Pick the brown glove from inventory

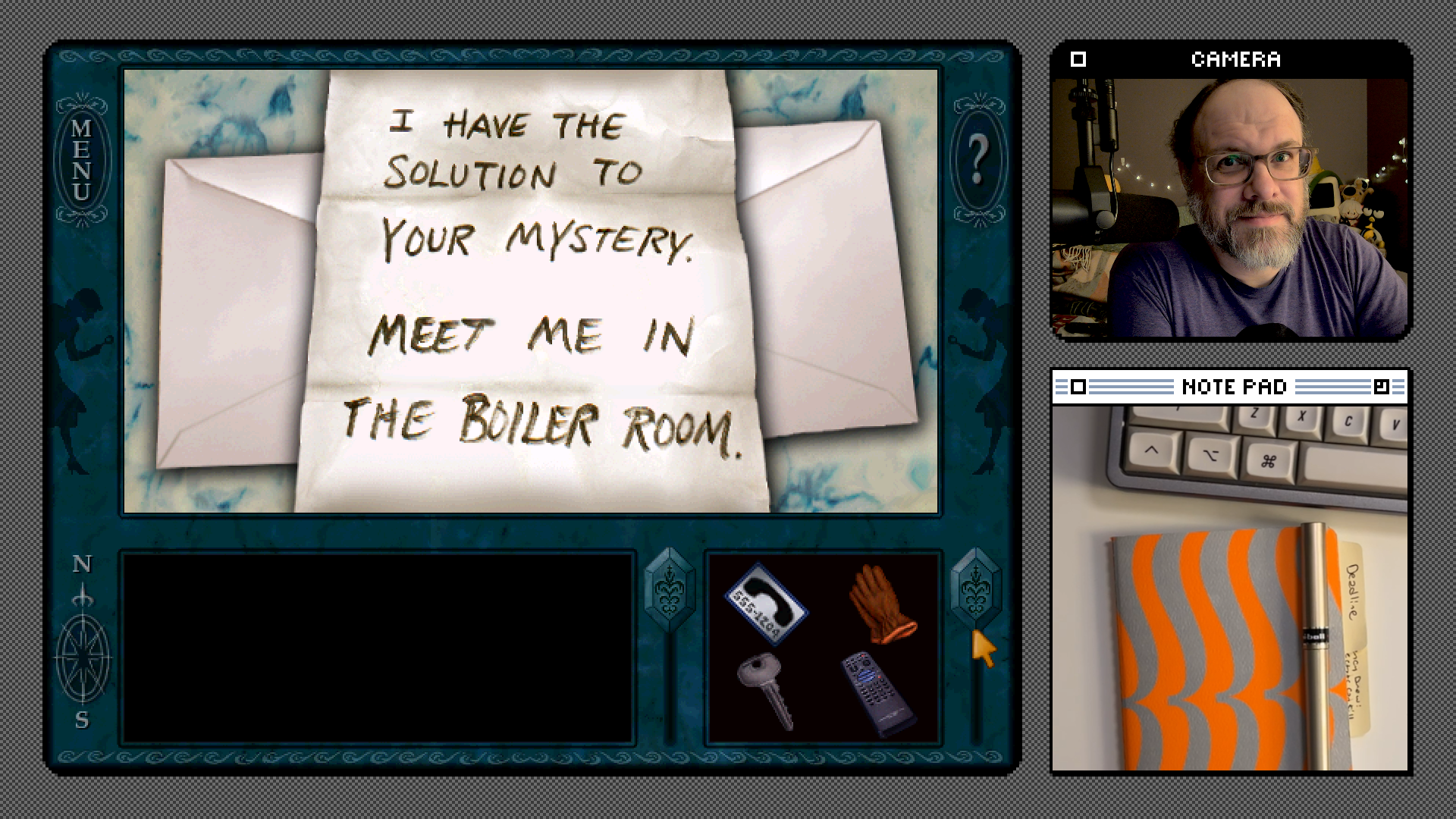pyautogui.click(x=880, y=604)
